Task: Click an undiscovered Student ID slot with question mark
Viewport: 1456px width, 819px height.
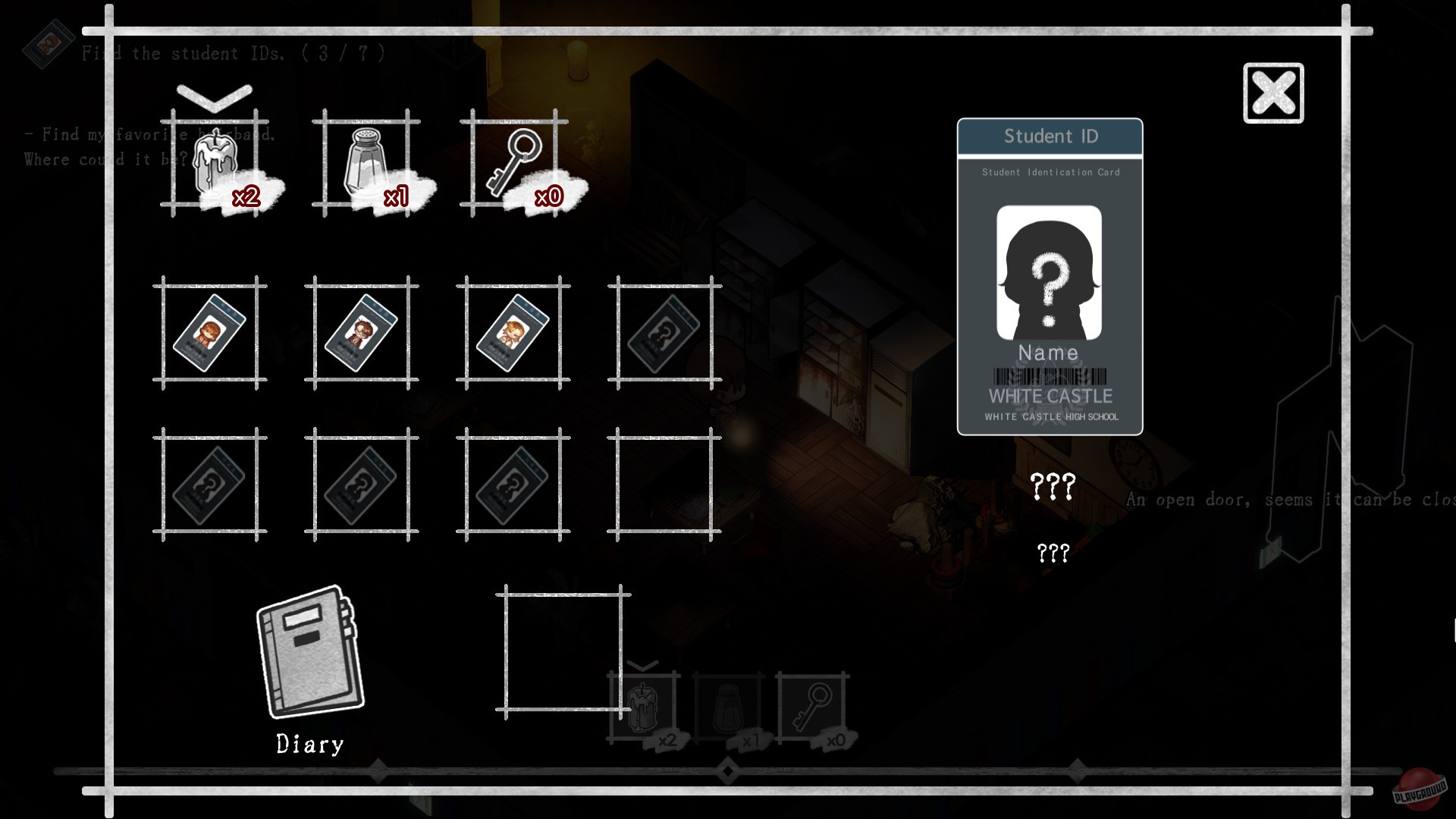Action: [x=665, y=334]
